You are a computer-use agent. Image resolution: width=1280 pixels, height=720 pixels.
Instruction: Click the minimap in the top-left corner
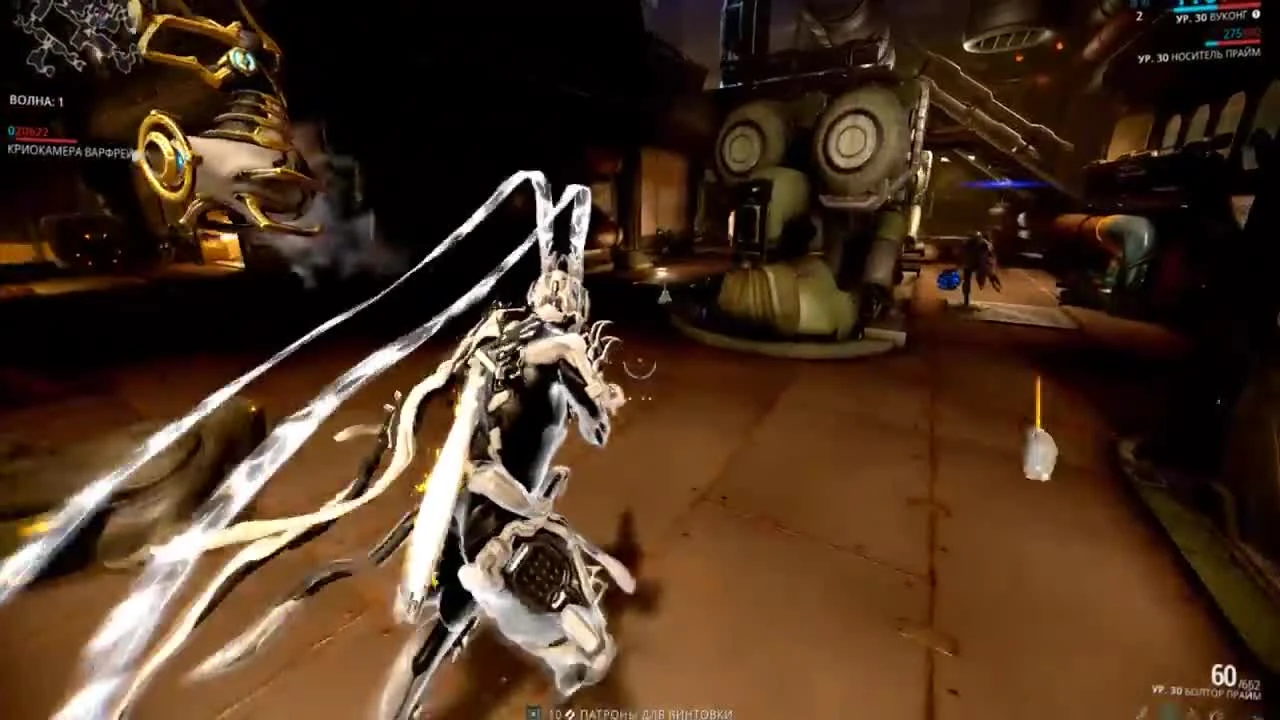(70, 35)
